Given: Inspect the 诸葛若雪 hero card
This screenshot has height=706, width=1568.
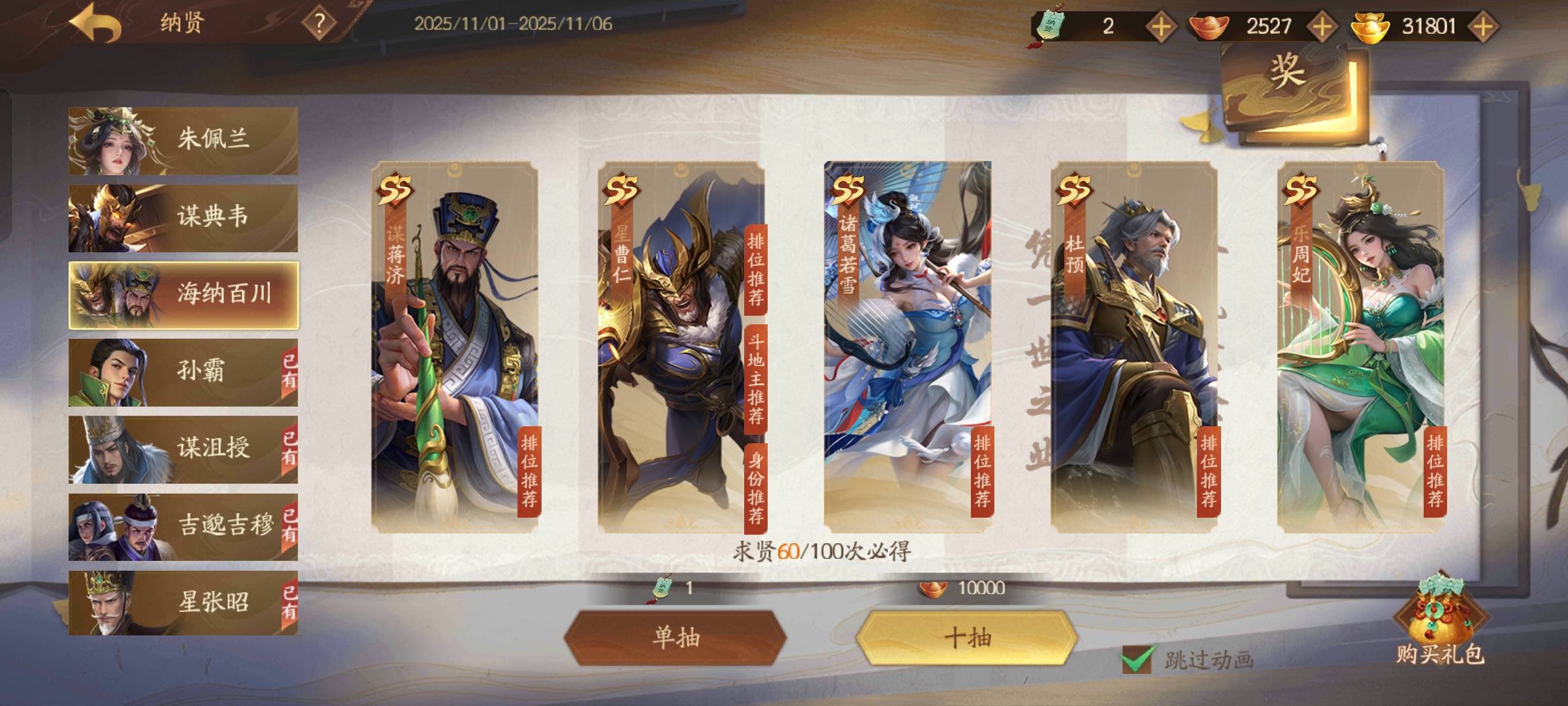Looking at the screenshot, I should pos(907,346).
